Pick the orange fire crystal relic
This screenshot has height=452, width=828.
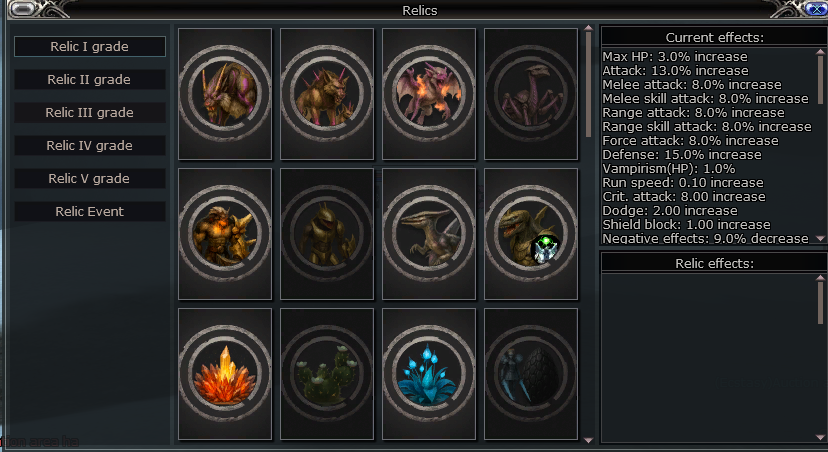point(225,375)
